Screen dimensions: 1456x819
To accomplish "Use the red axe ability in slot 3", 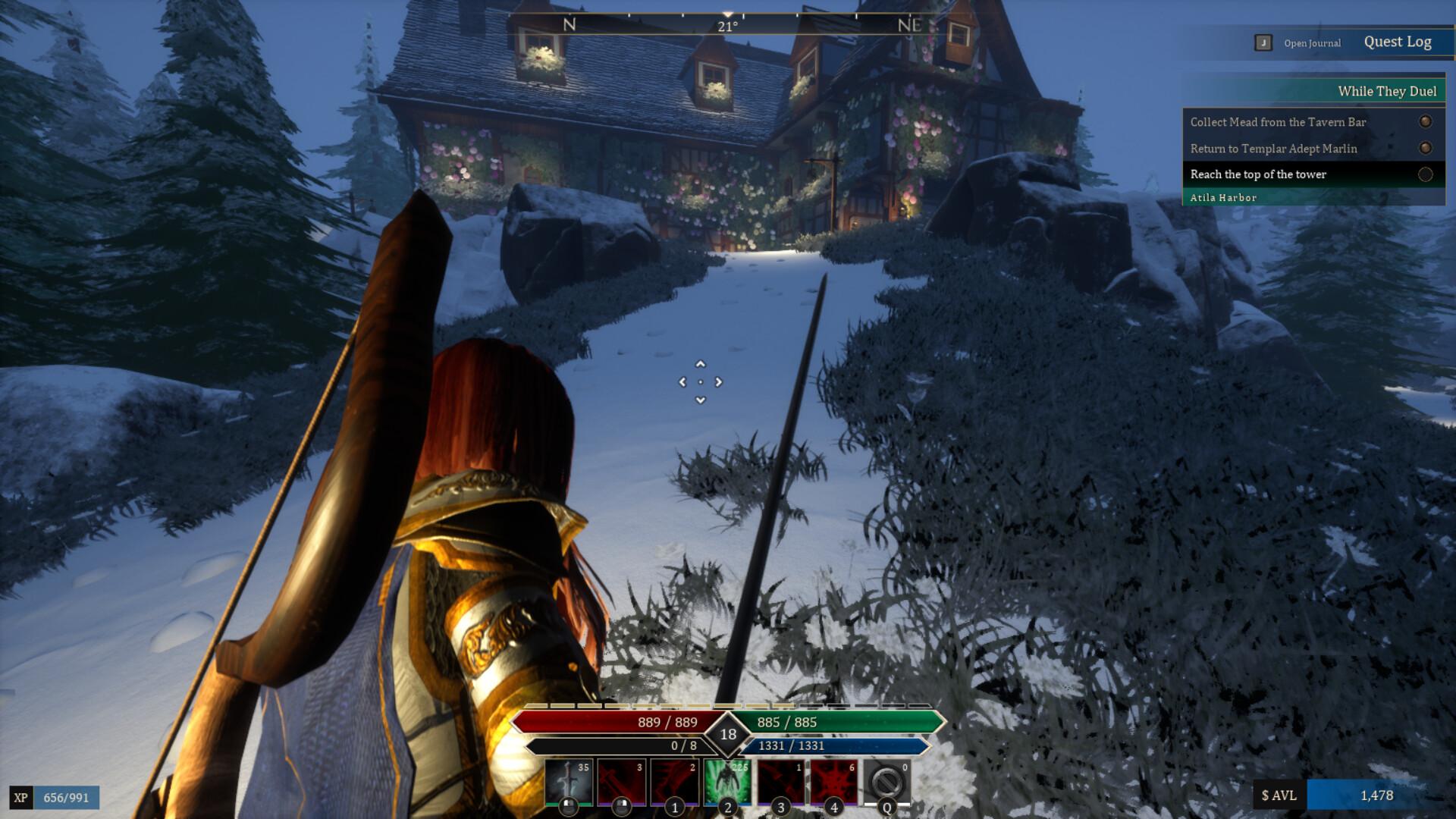I will [780, 781].
